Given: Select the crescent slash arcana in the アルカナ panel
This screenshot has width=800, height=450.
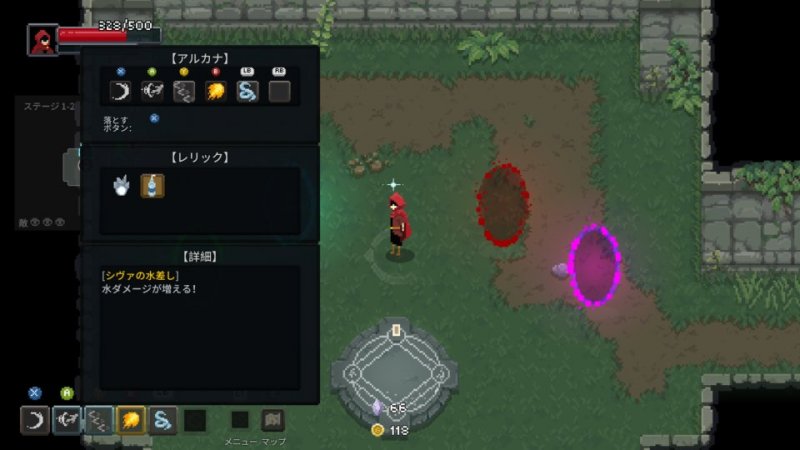Looking at the screenshot, I should 121,92.
